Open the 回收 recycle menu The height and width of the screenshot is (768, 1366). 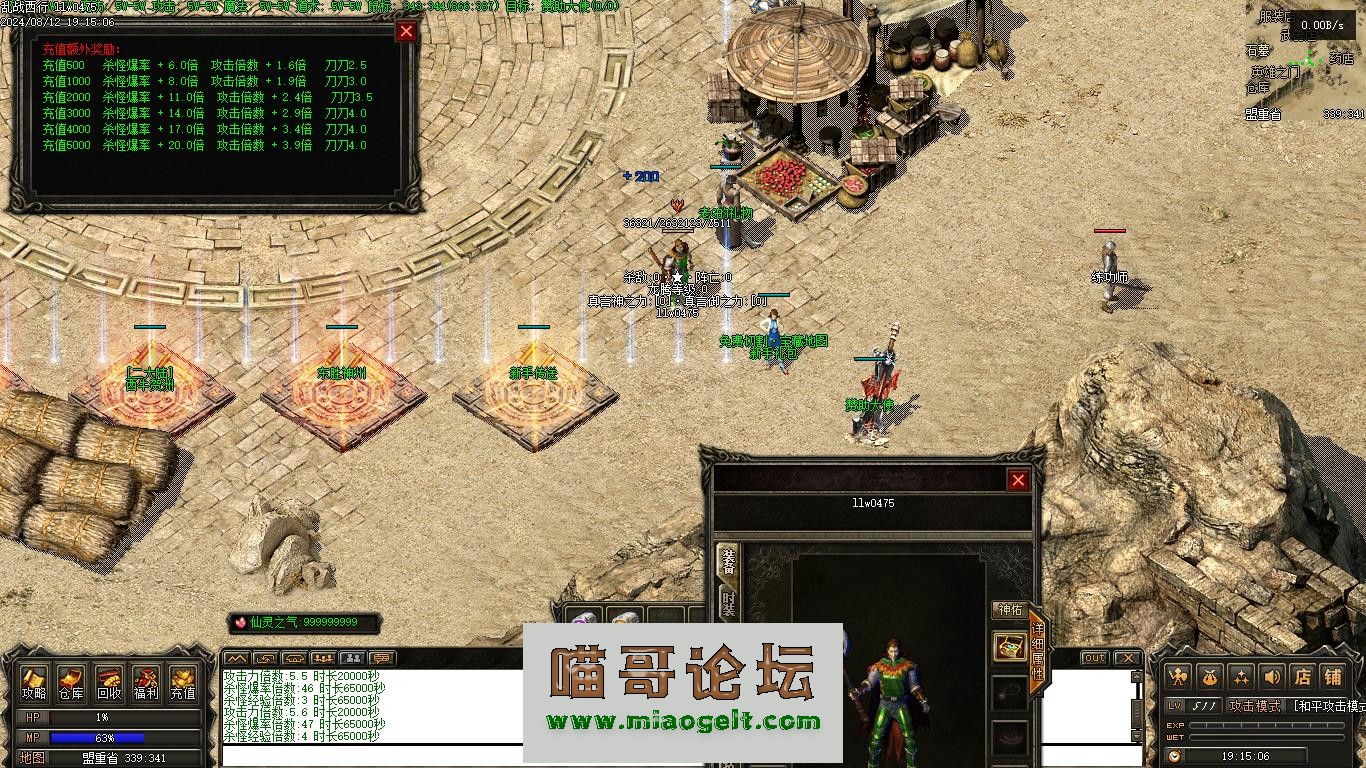tap(109, 683)
